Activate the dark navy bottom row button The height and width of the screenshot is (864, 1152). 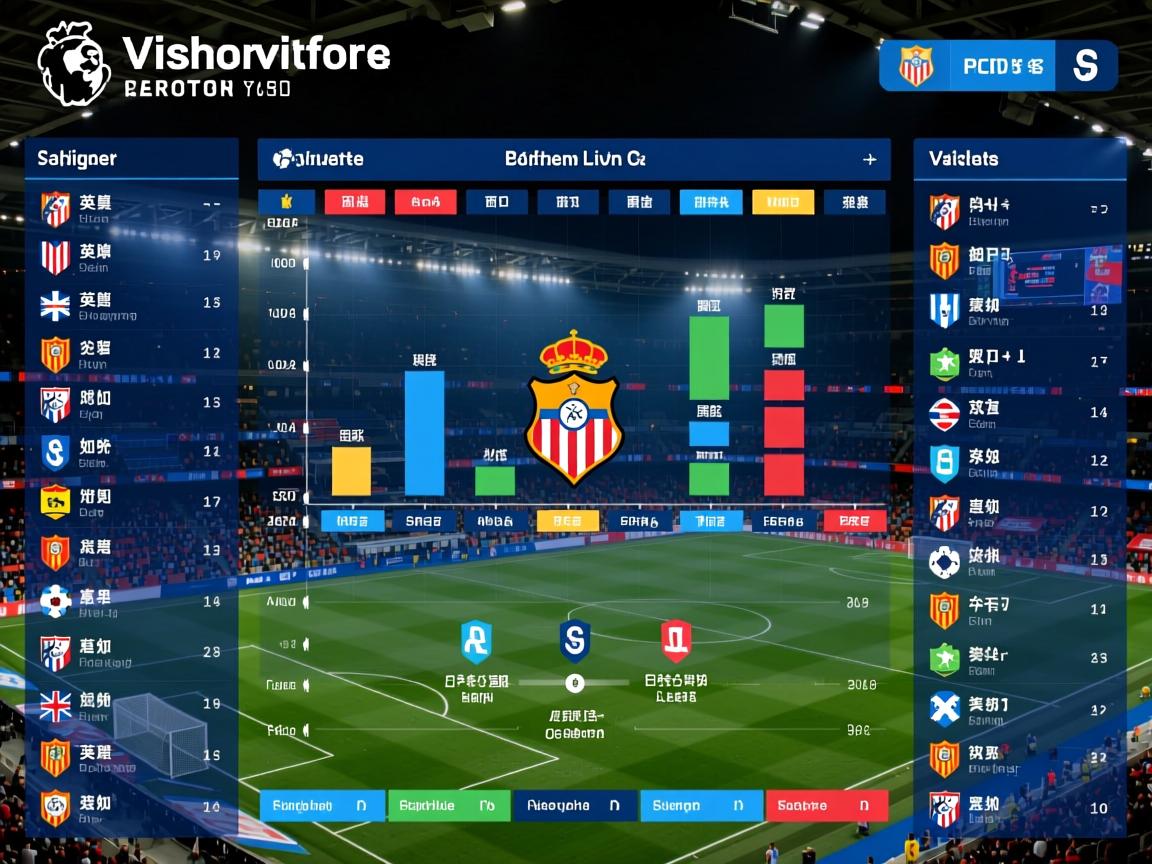coord(574,805)
